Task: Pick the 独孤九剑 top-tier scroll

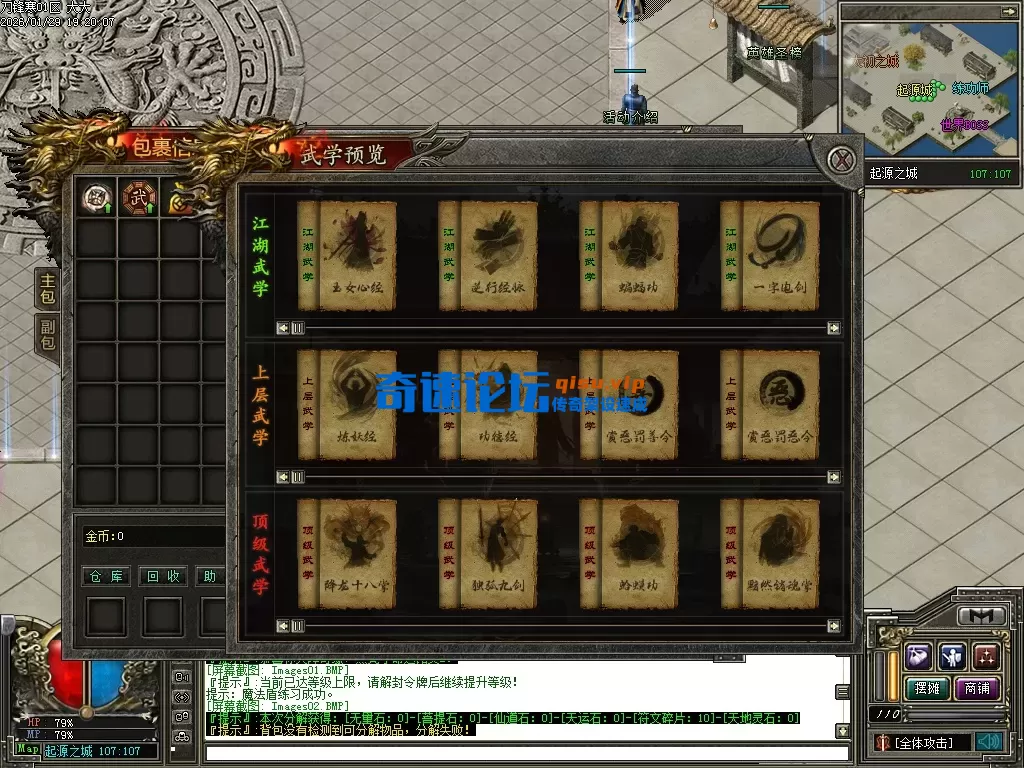Action: (x=497, y=553)
